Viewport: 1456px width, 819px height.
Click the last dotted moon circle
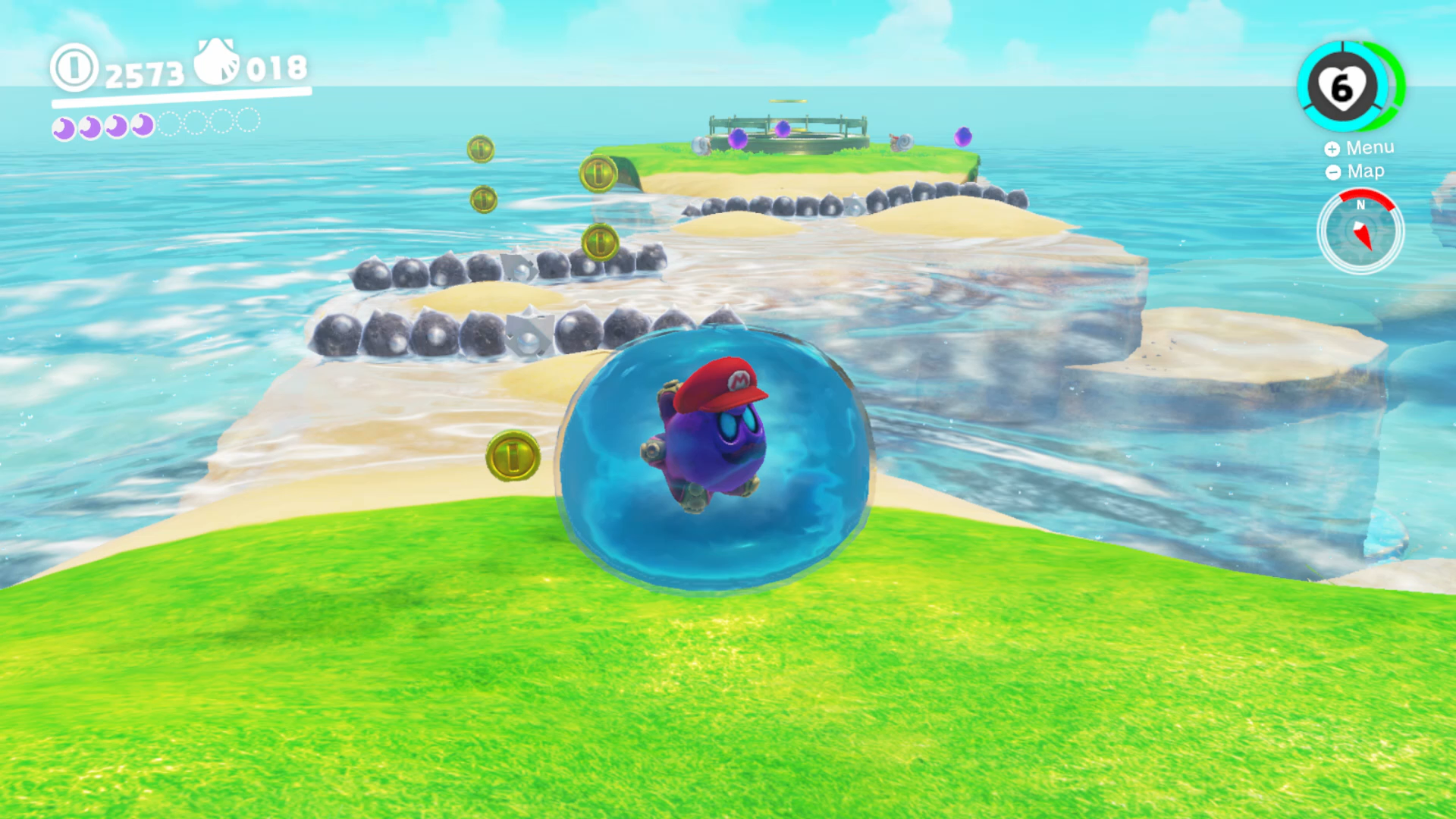247,120
